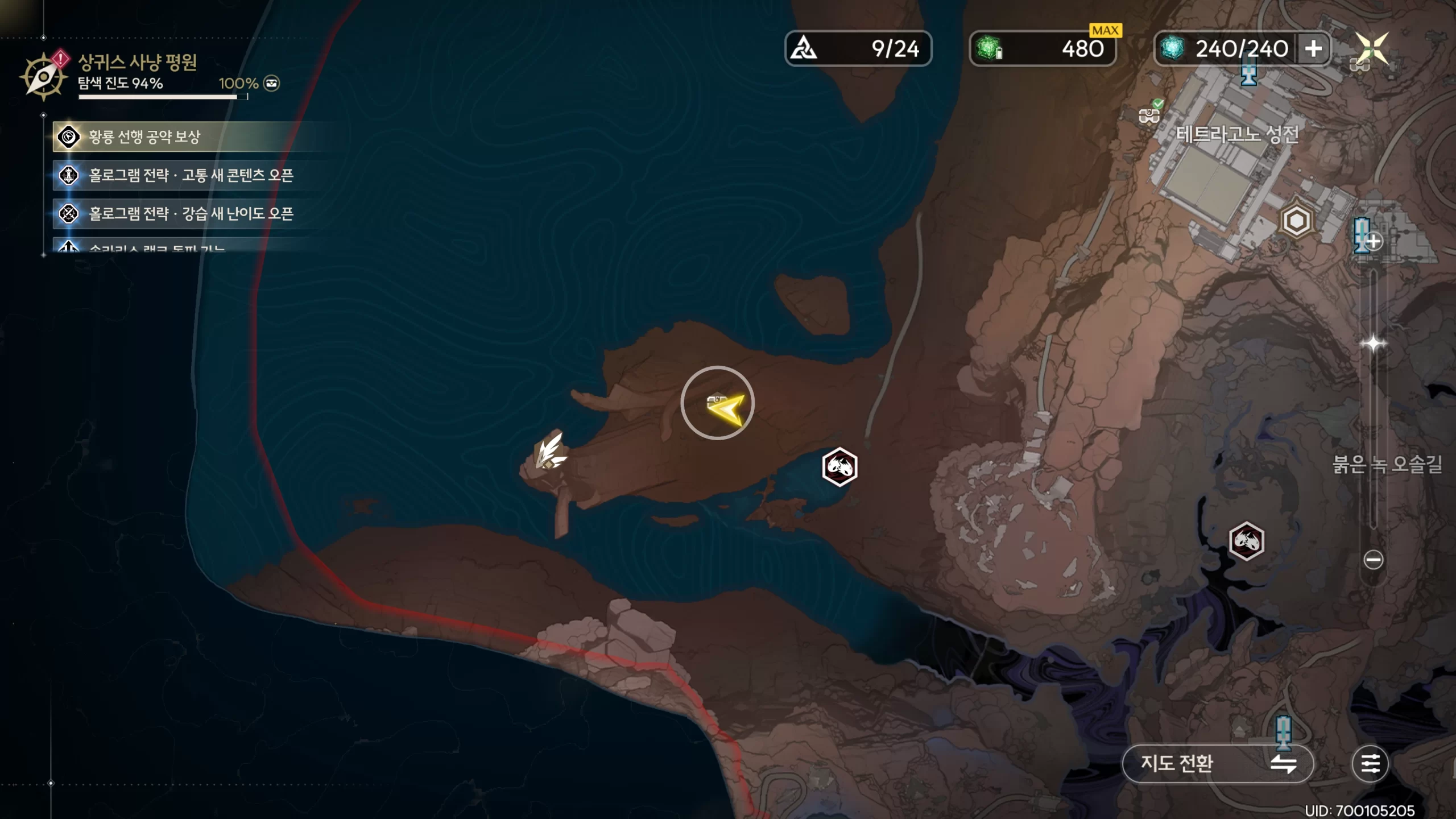The image size is (1456, 819).
Task: Select the yellow player arrow marker
Action: pyautogui.click(x=725, y=408)
